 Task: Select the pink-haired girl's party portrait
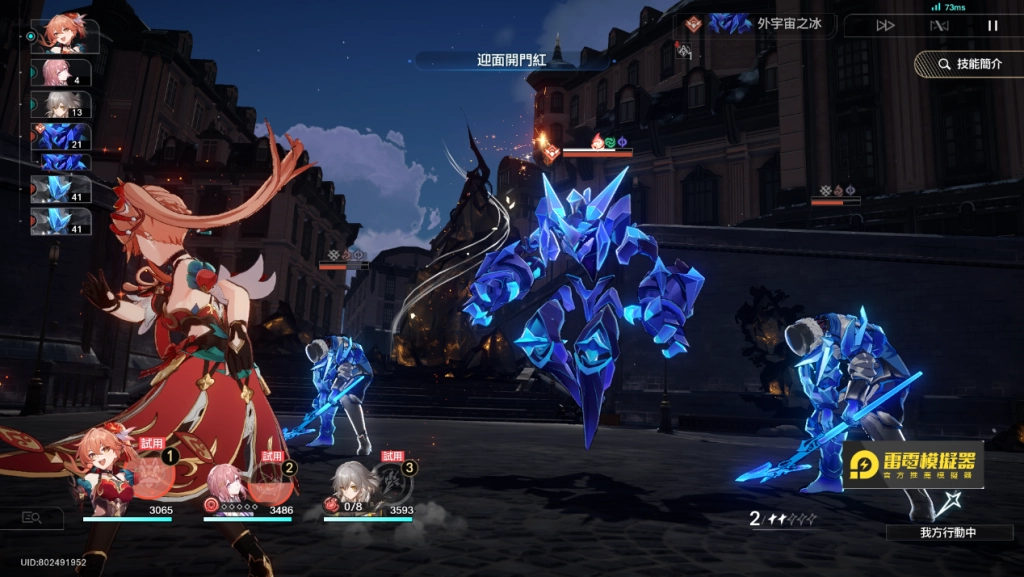(x=228, y=484)
